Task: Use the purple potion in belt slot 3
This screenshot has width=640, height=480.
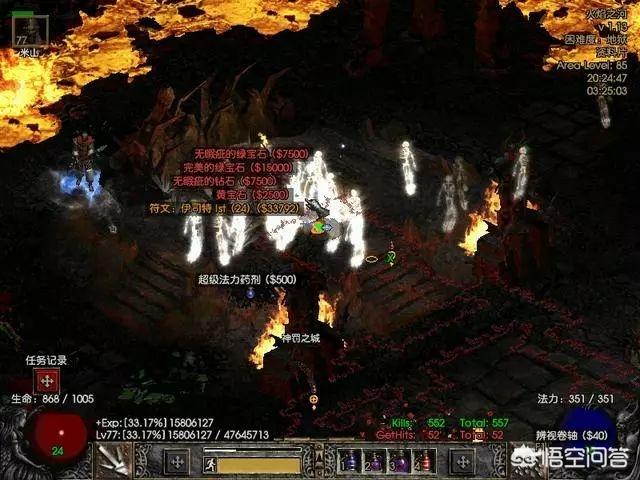Action: tap(400, 462)
